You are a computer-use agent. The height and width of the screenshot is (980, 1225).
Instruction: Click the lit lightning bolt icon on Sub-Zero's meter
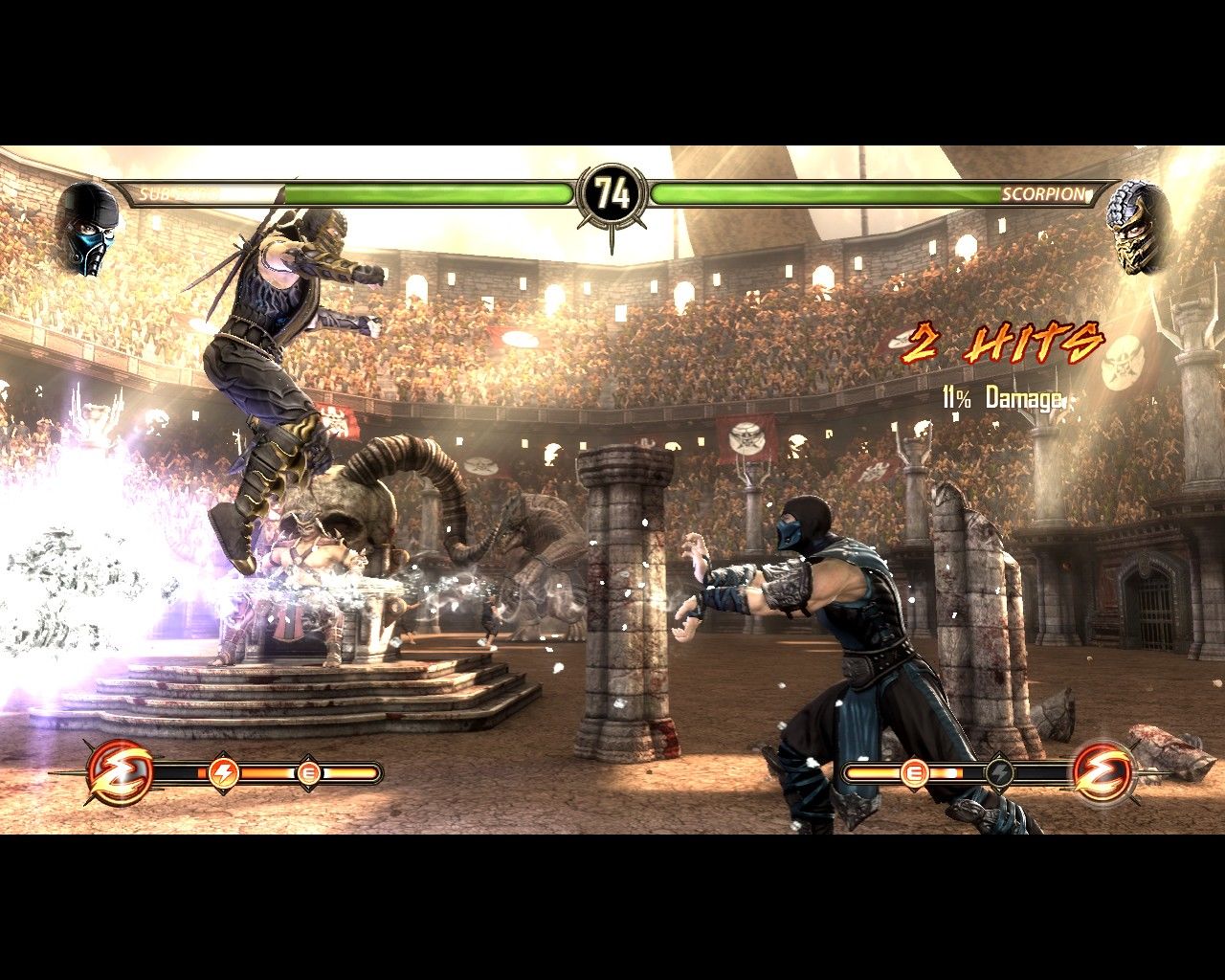222,771
